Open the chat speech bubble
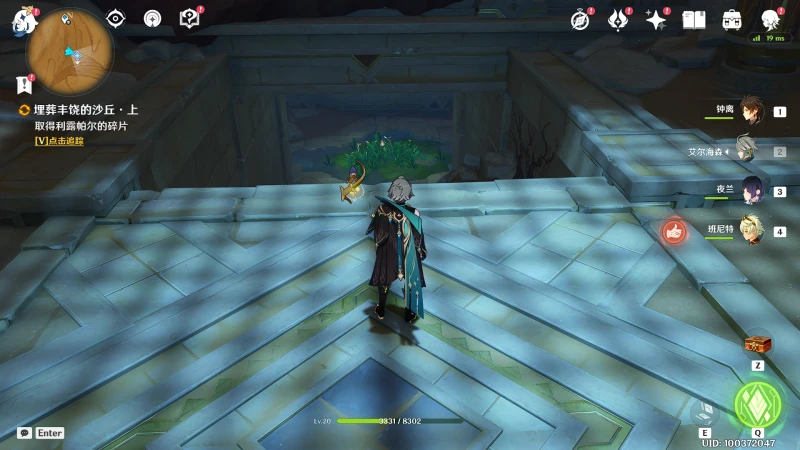800x450 pixels. coord(24,433)
